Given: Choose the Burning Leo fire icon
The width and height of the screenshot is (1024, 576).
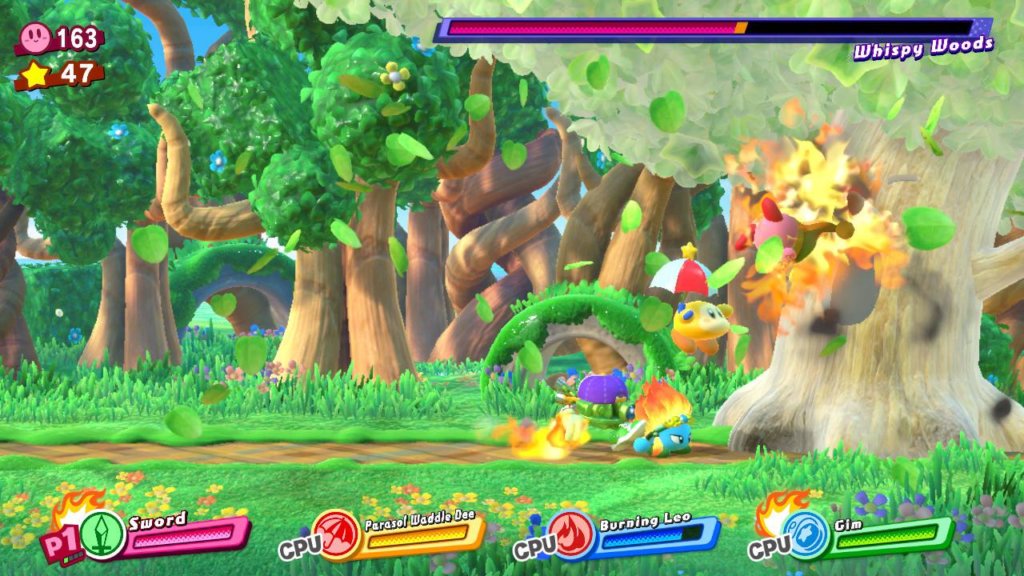Looking at the screenshot, I should [x=569, y=534].
